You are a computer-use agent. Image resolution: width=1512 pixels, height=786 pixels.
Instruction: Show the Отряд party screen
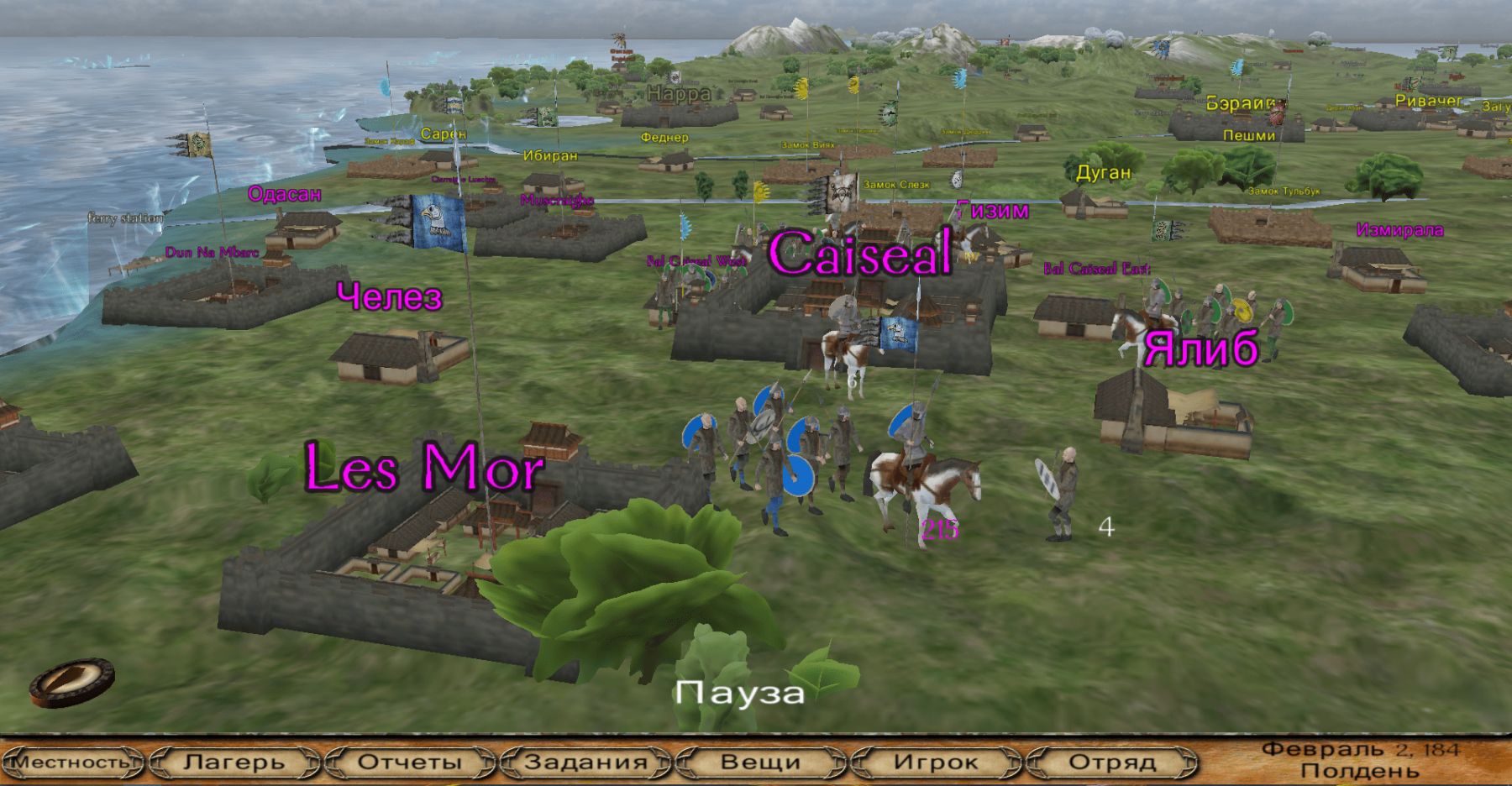(x=1111, y=762)
